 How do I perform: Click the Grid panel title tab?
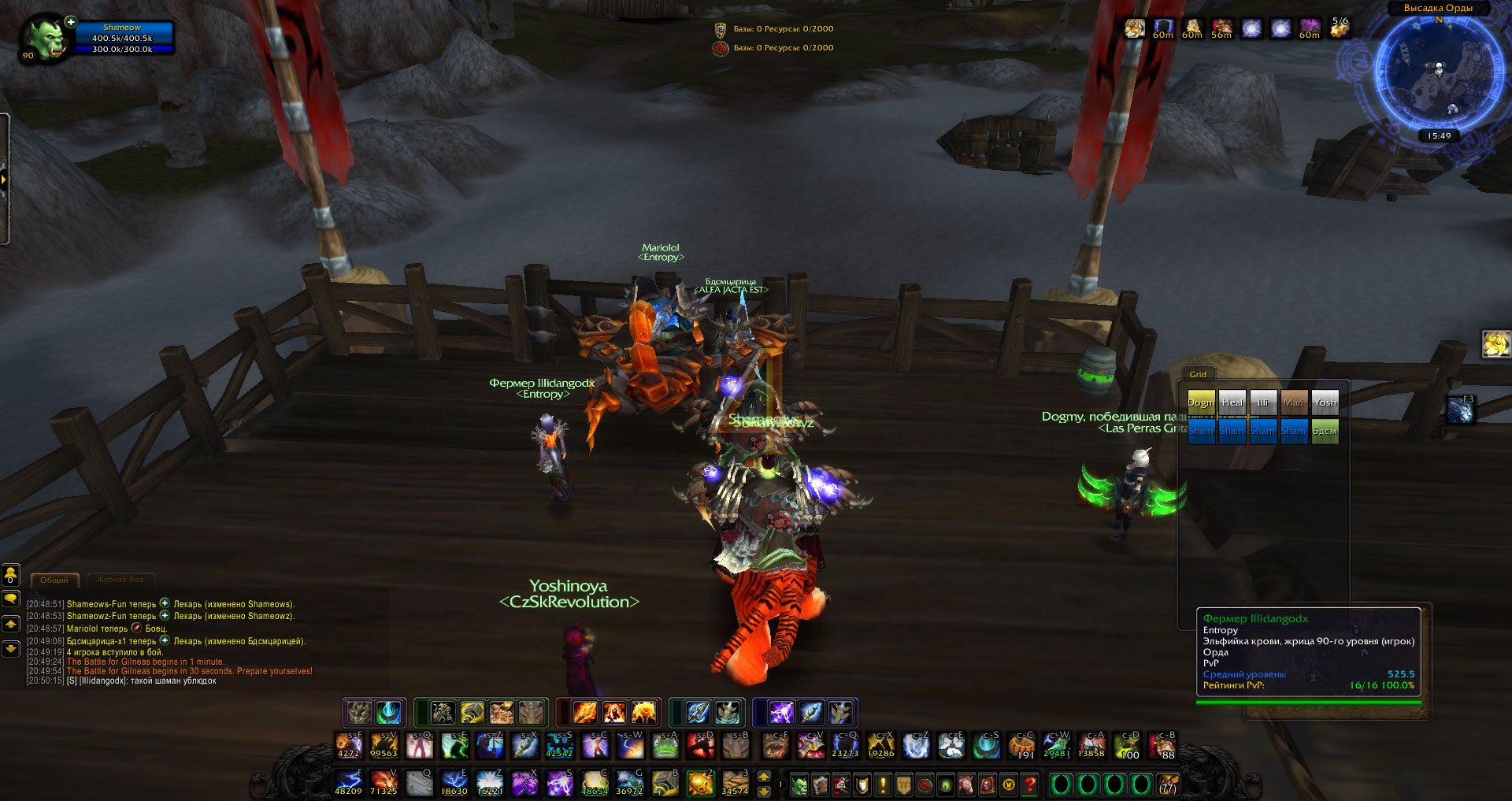(x=1198, y=374)
